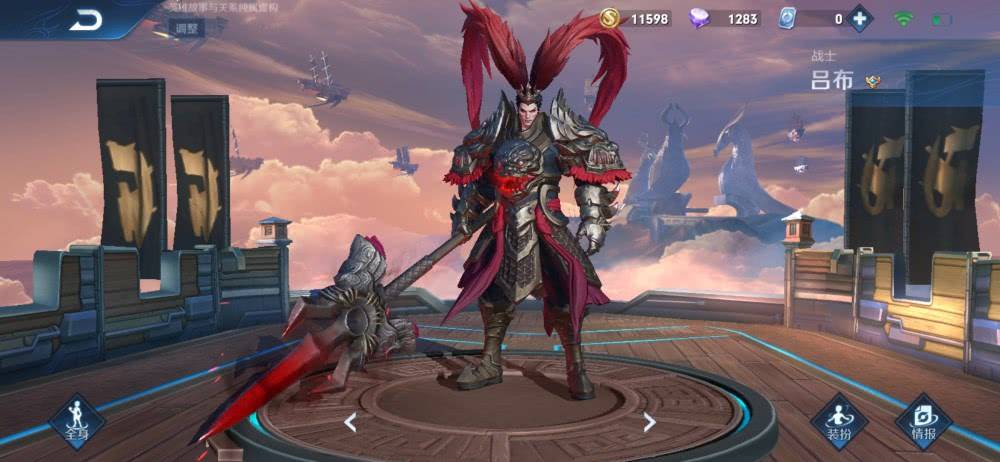1000x462 pixels.
Task: Switch to the previous hero with left arrow
Action: pos(350,422)
